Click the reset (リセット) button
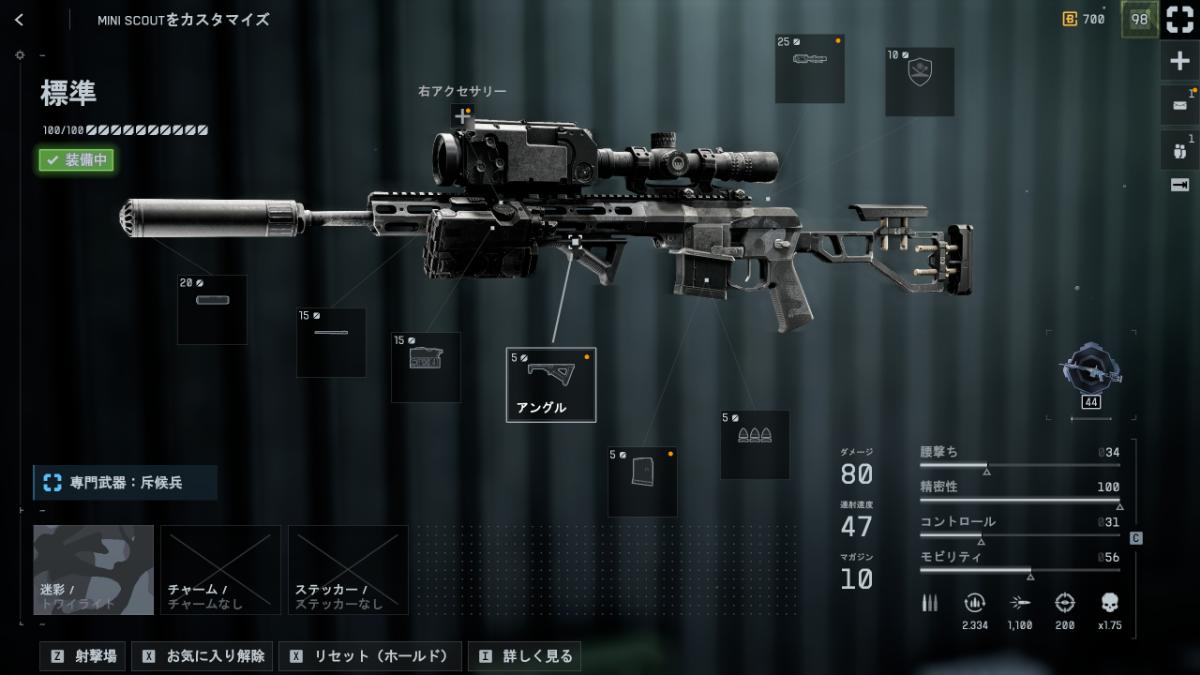This screenshot has width=1200, height=675. tap(370, 656)
